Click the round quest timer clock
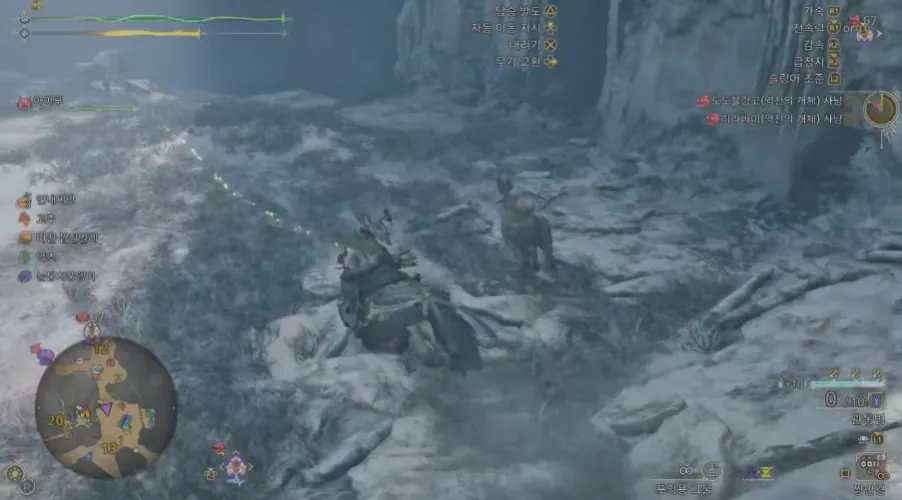Image resolution: width=902 pixels, height=500 pixels. [x=881, y=108]
